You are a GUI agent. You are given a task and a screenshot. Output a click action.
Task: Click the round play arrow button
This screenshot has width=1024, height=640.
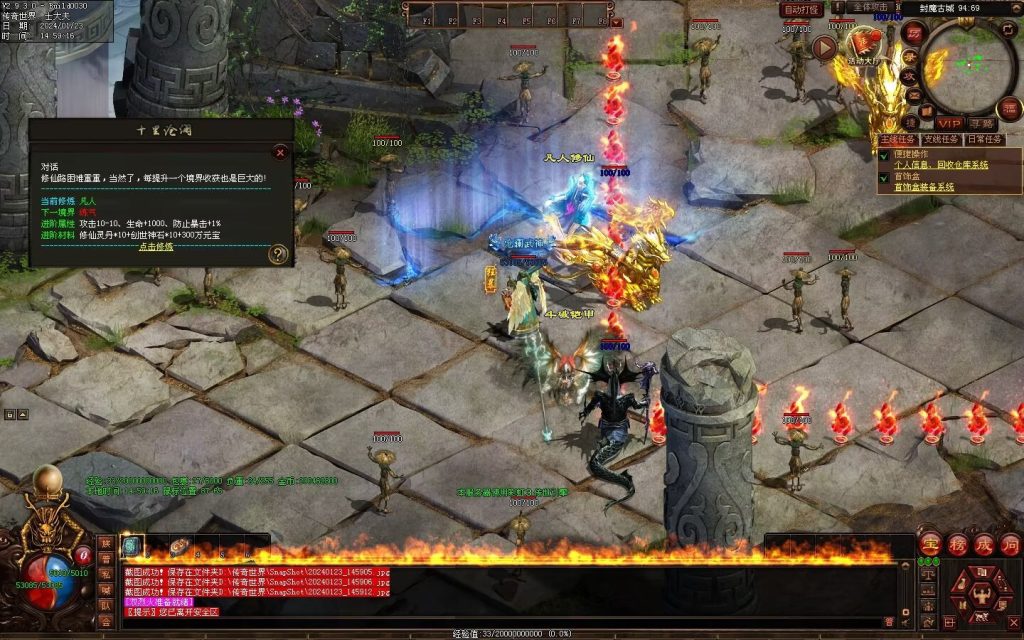click(824, 47)
